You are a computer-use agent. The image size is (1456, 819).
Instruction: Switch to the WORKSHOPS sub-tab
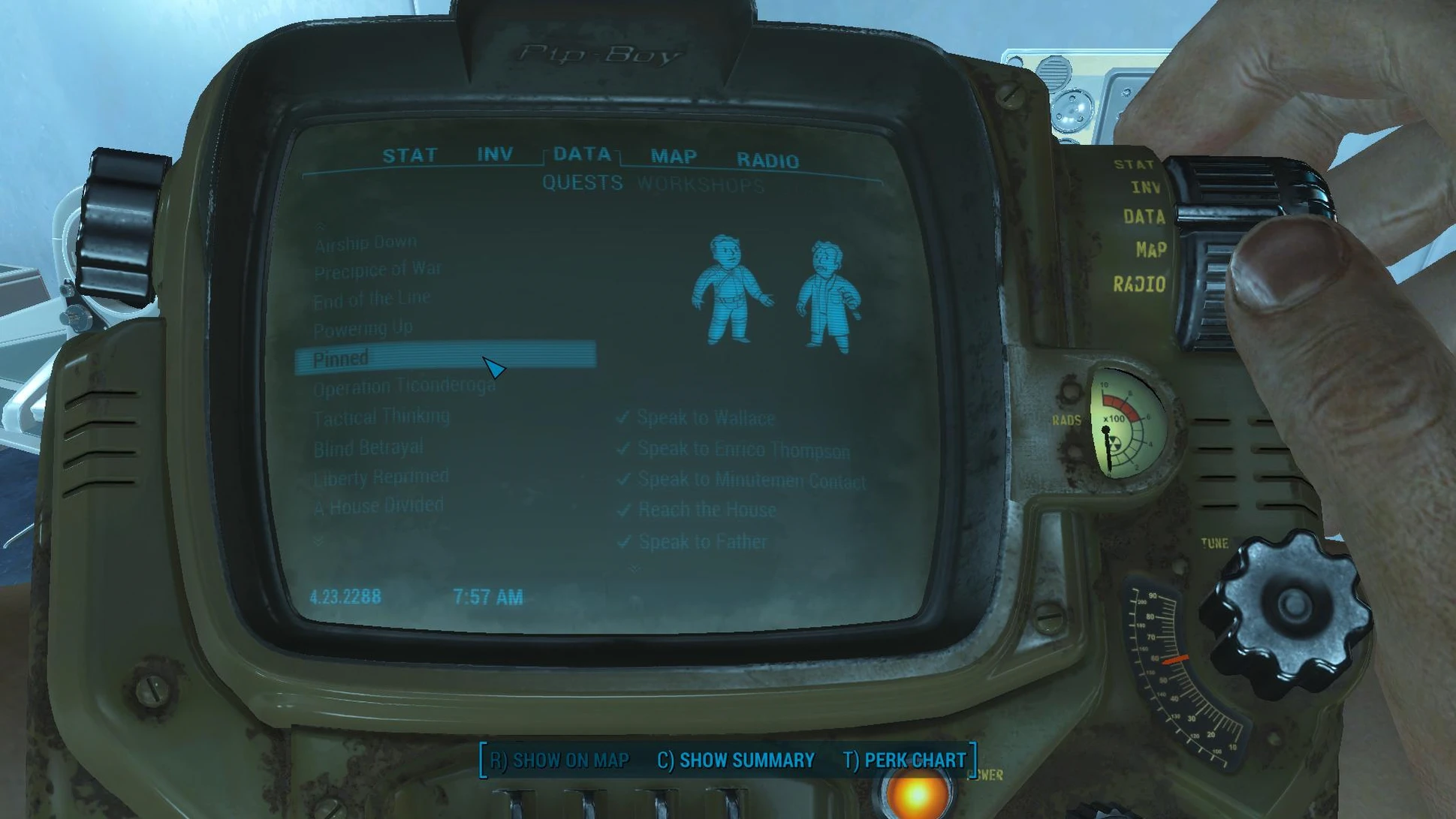[x=701, y=185]
